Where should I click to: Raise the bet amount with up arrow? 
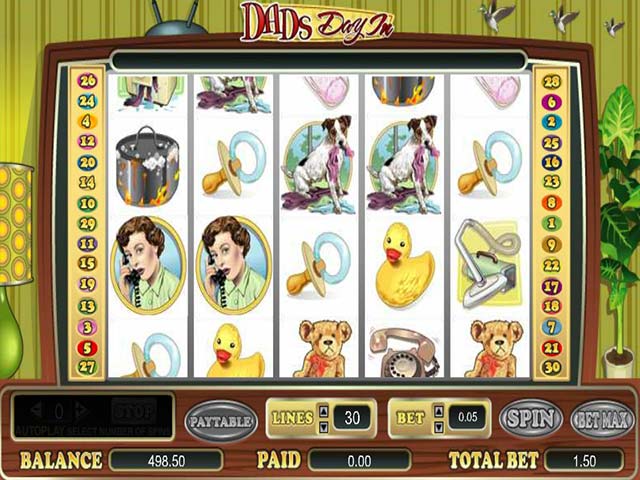tap(438, 411)
